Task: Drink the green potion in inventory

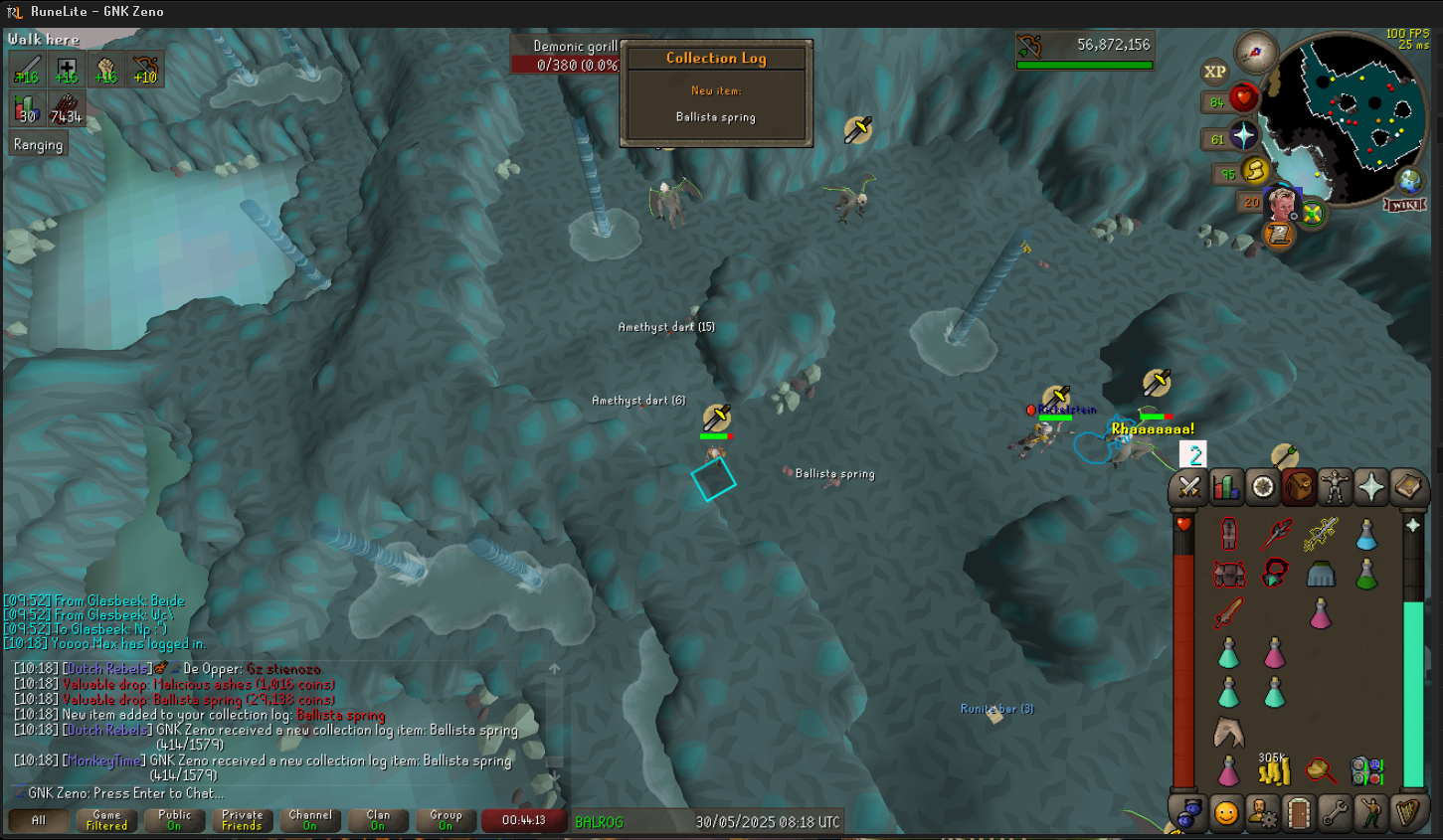Action: pyautogui.click(x=1366, y=574)
